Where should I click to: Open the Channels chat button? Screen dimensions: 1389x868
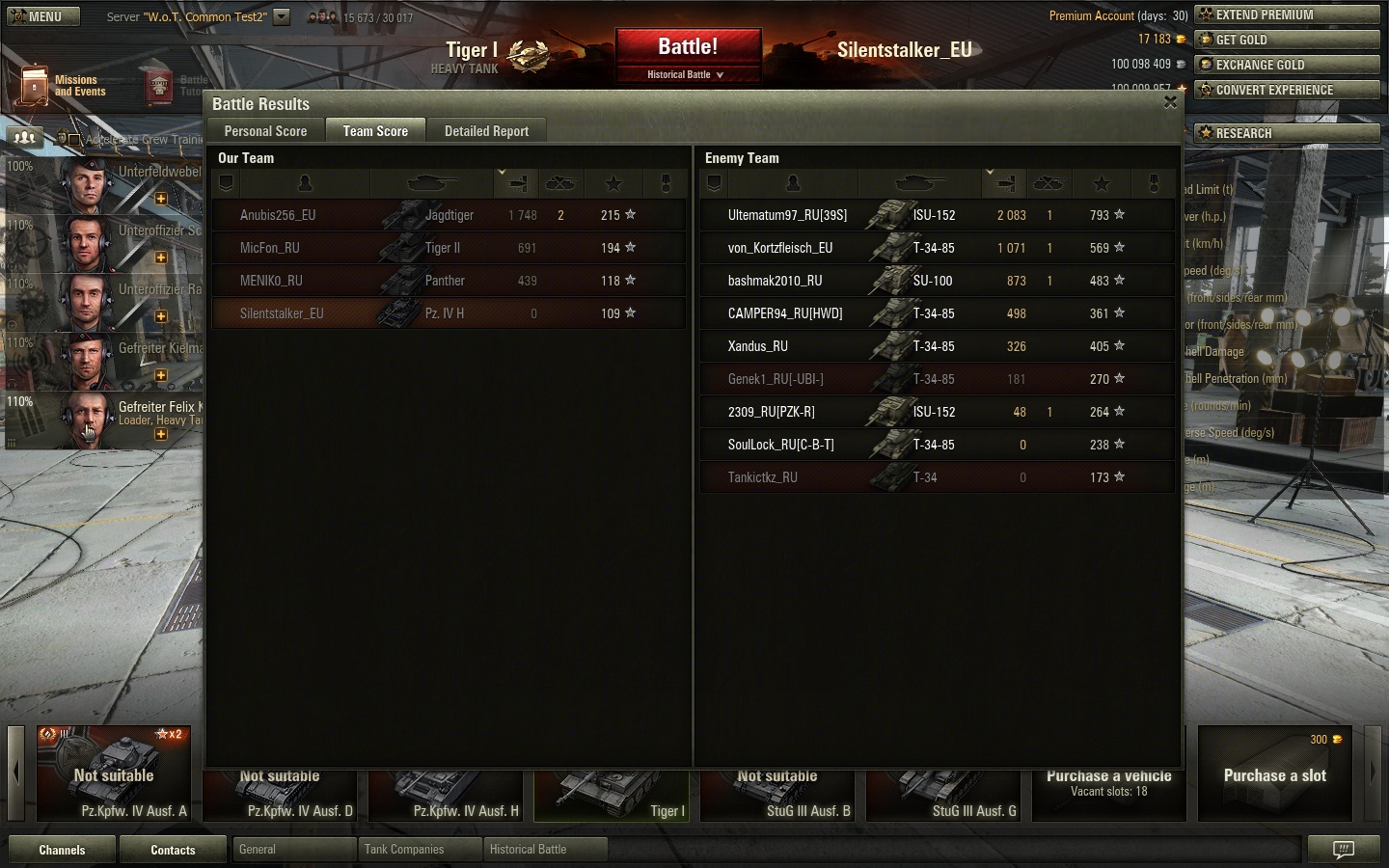pyautogui.click(x=62, y=850)
